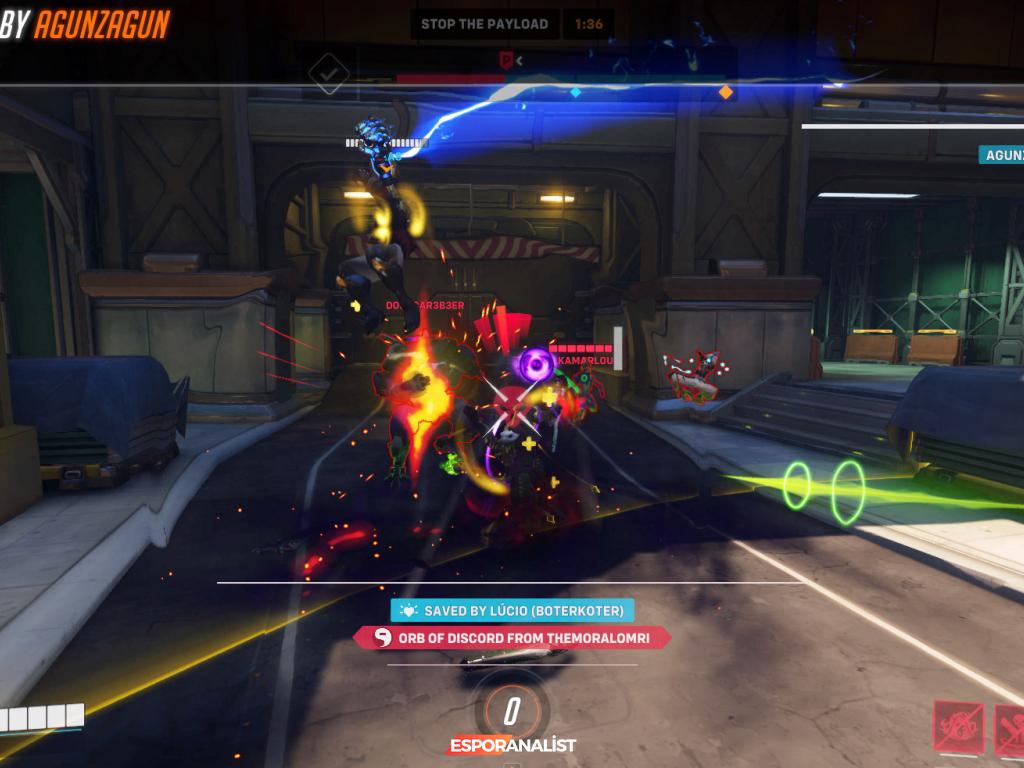
Task: Select the Orb of Discord status banner
Action: pos(512,638)
